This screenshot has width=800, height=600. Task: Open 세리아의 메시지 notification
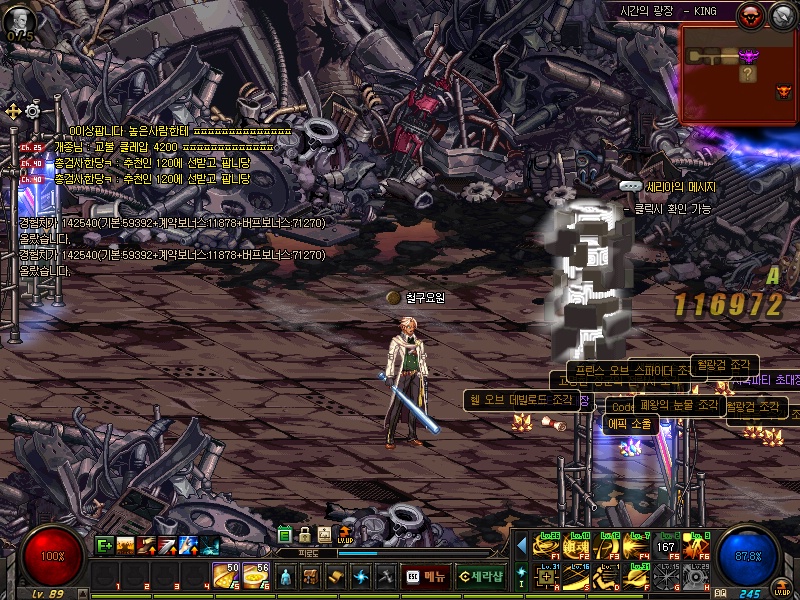(667, 187)
